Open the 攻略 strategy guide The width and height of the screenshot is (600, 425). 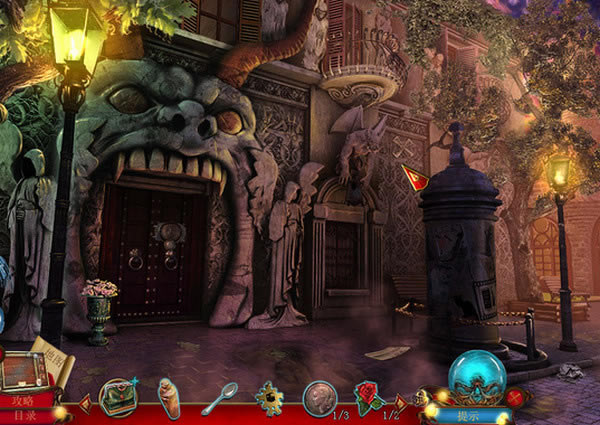point(24,400)
